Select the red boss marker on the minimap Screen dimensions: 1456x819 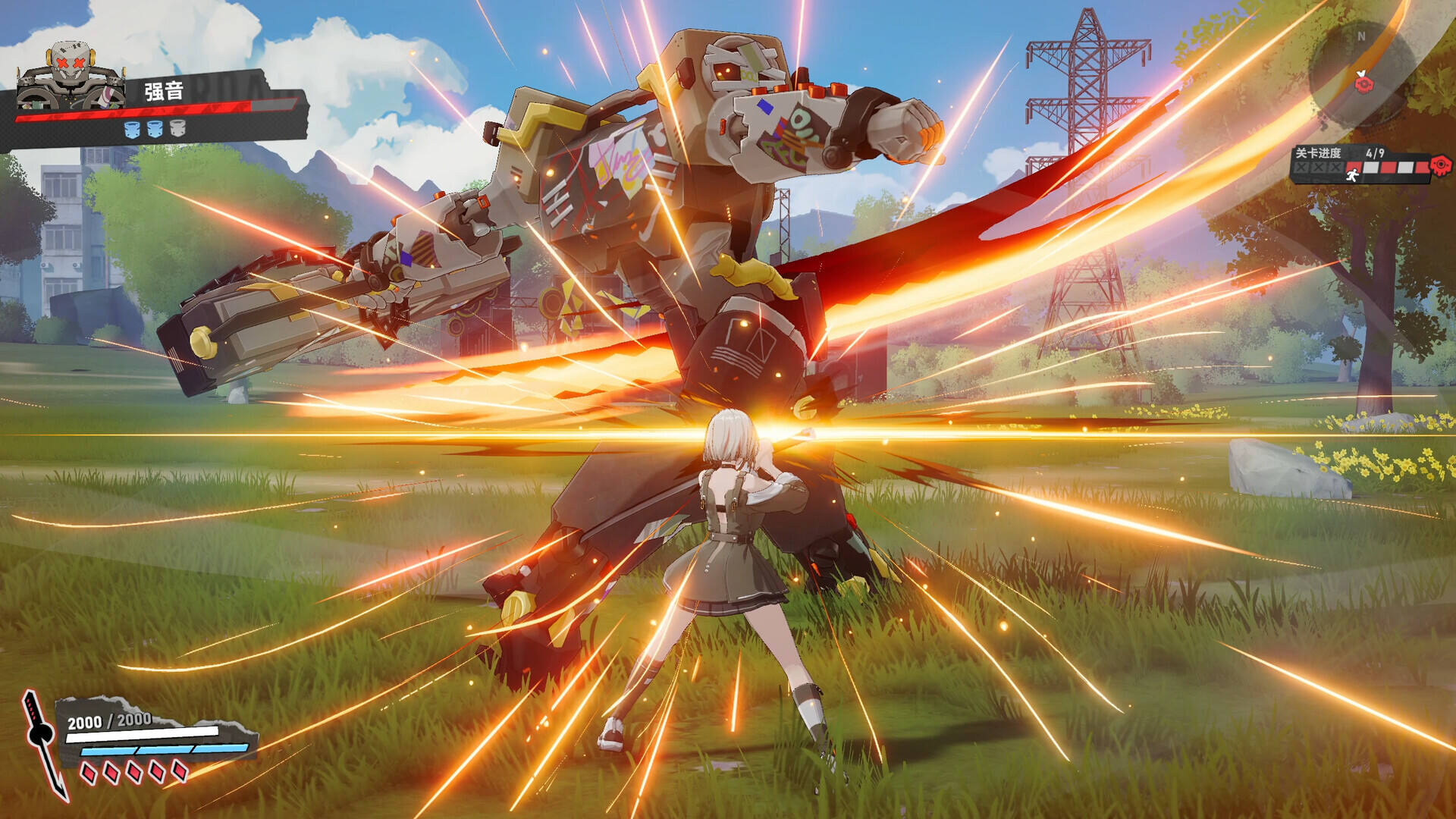(x=1364, y=82)
